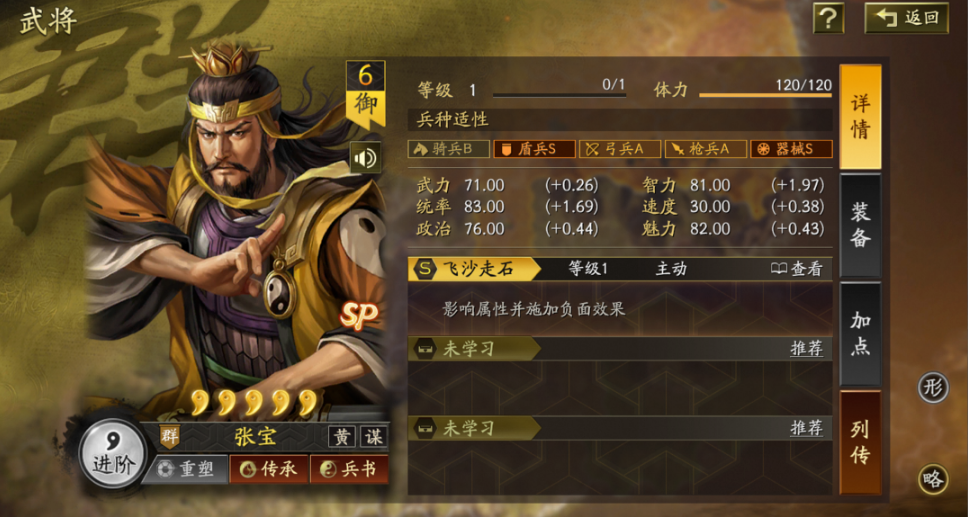Viewport: 968px width, 517px height.
Task: Click the 进阶 advancement button
Action: (112, 454)
